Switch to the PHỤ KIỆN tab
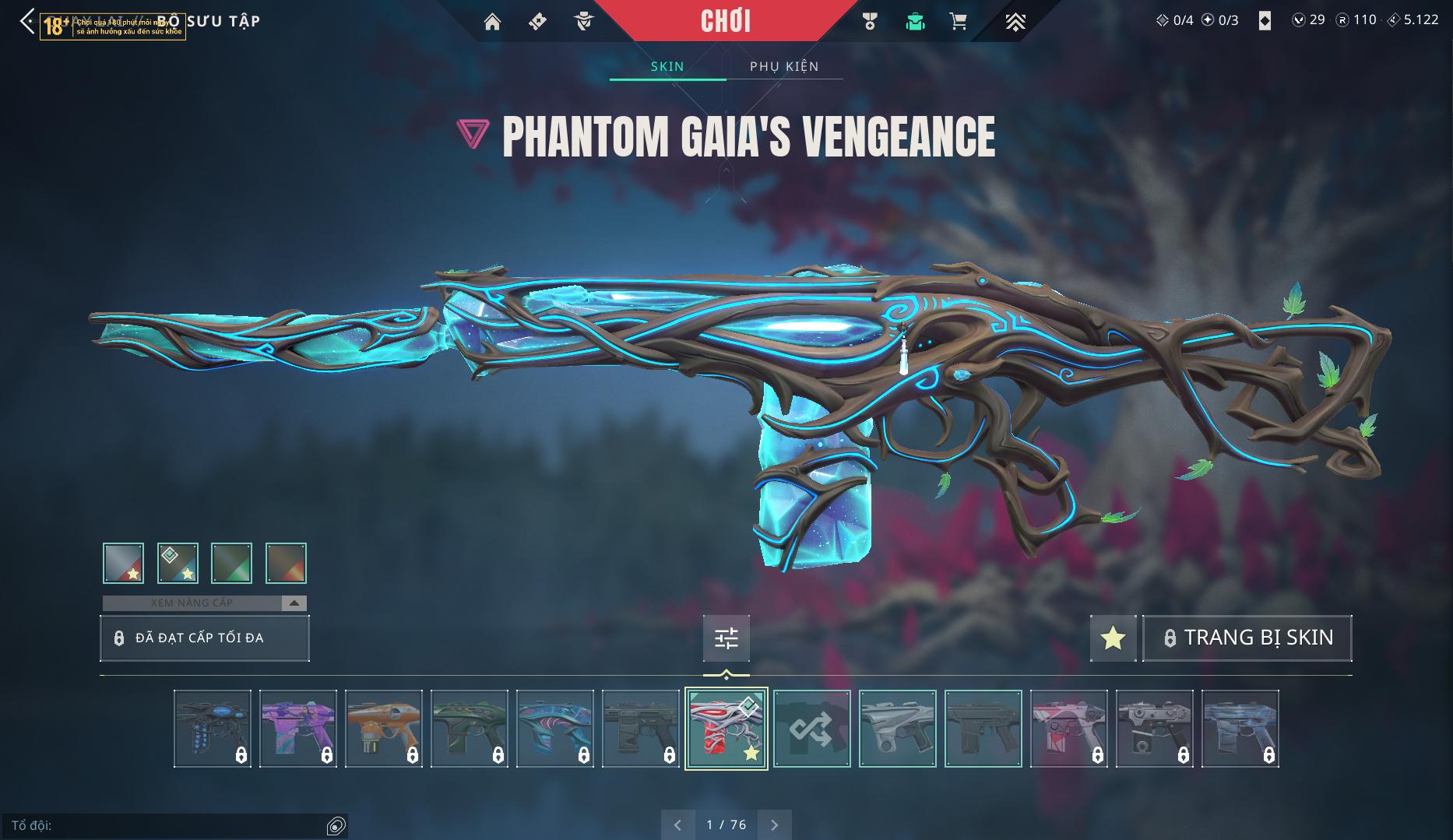 [784, 66]
